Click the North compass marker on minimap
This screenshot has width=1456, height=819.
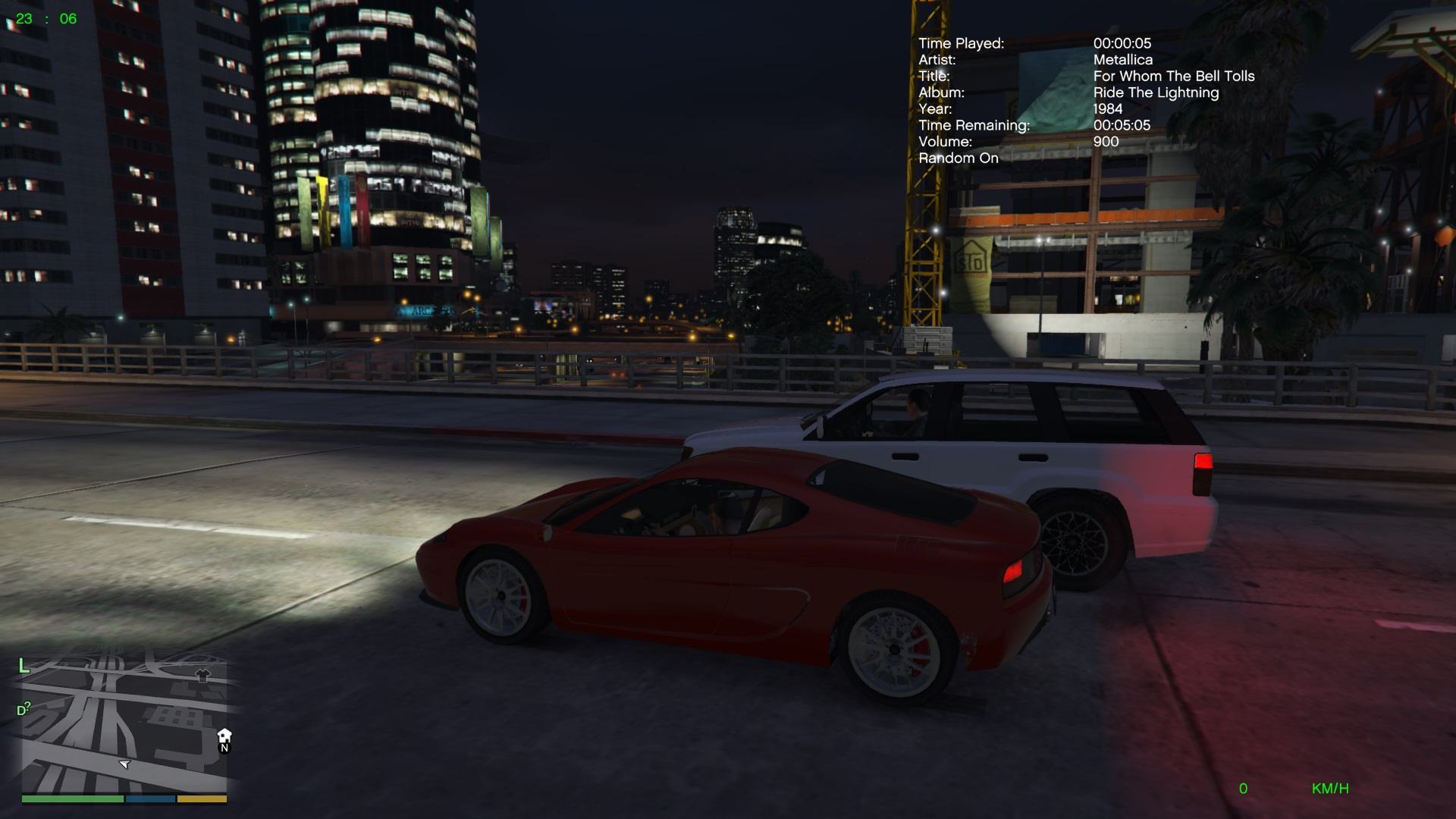(x=224, y=748)
